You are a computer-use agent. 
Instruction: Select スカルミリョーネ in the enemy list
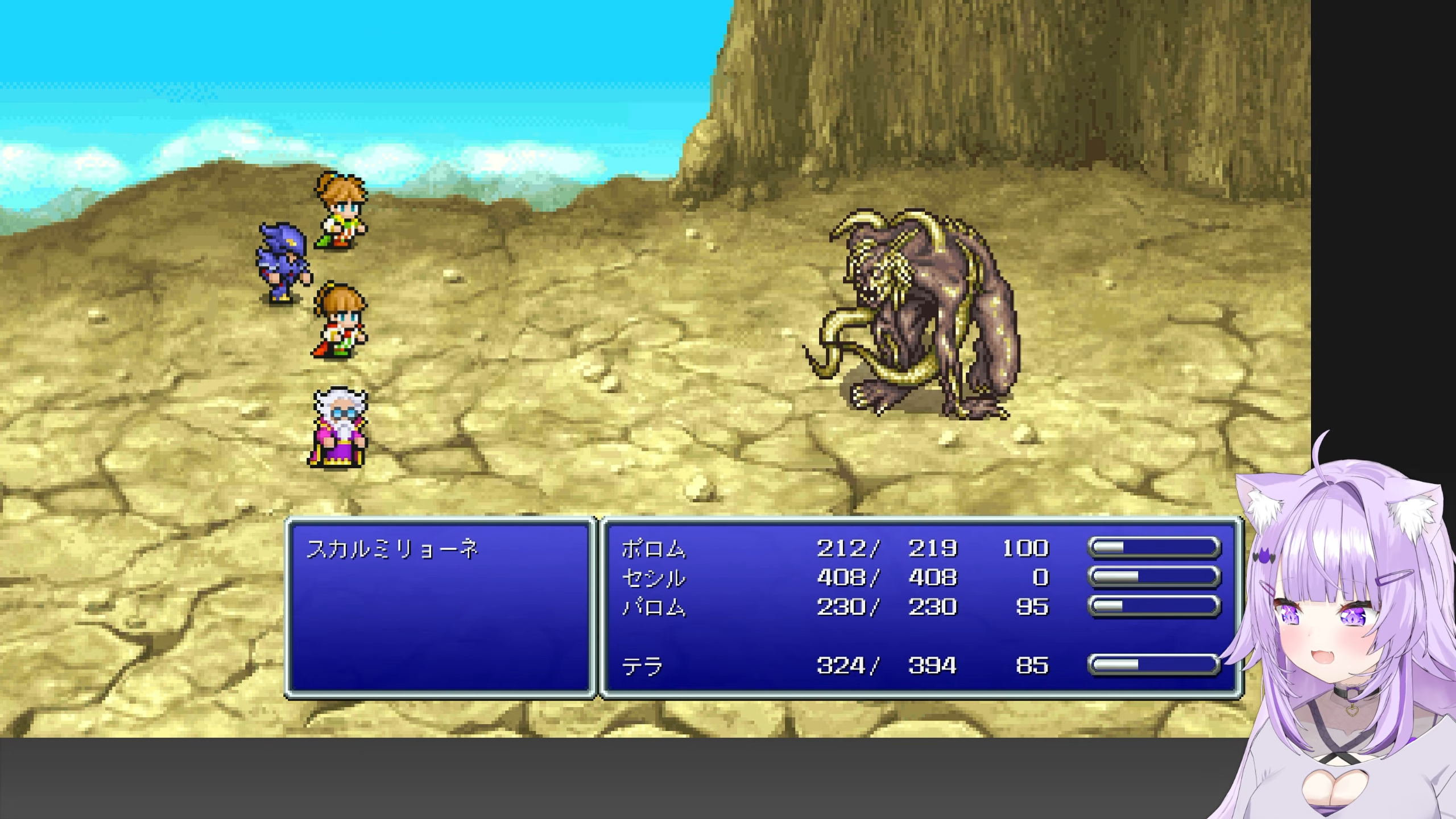(392, 549)
